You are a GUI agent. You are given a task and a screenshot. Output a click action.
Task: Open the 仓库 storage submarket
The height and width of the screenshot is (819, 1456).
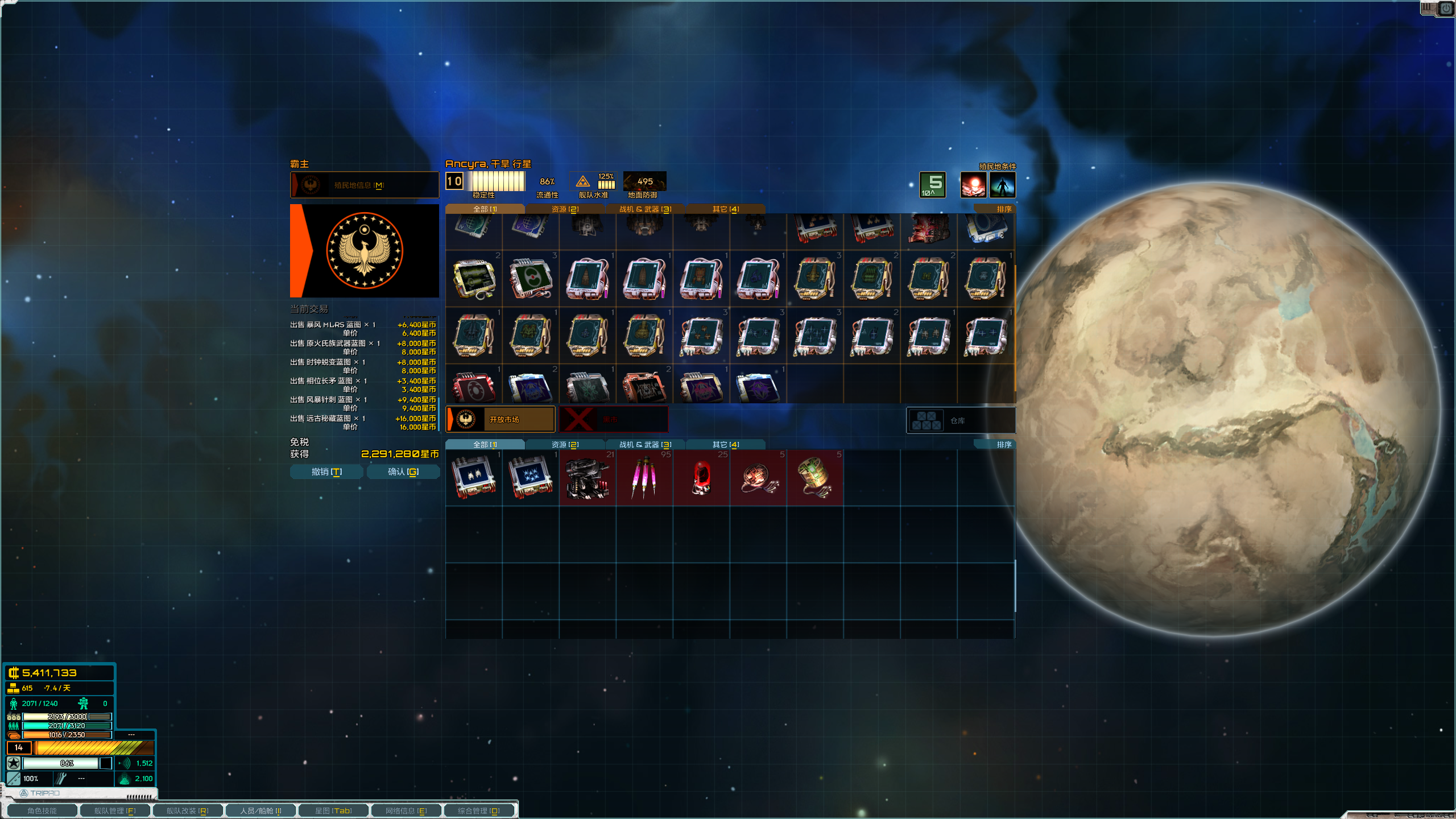(960, 421)
